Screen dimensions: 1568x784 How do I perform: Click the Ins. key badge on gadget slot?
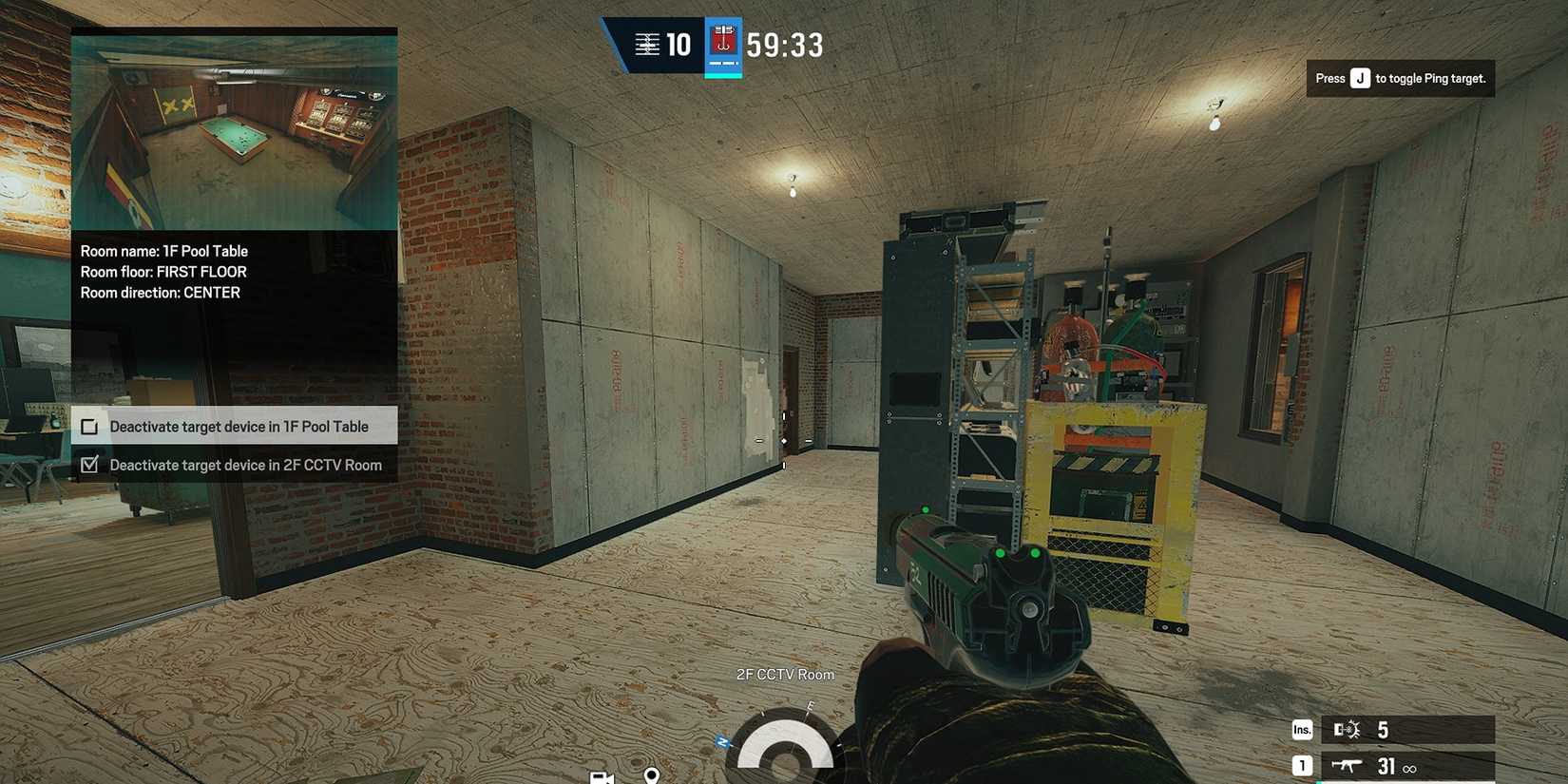click(x=1301, y=729)
